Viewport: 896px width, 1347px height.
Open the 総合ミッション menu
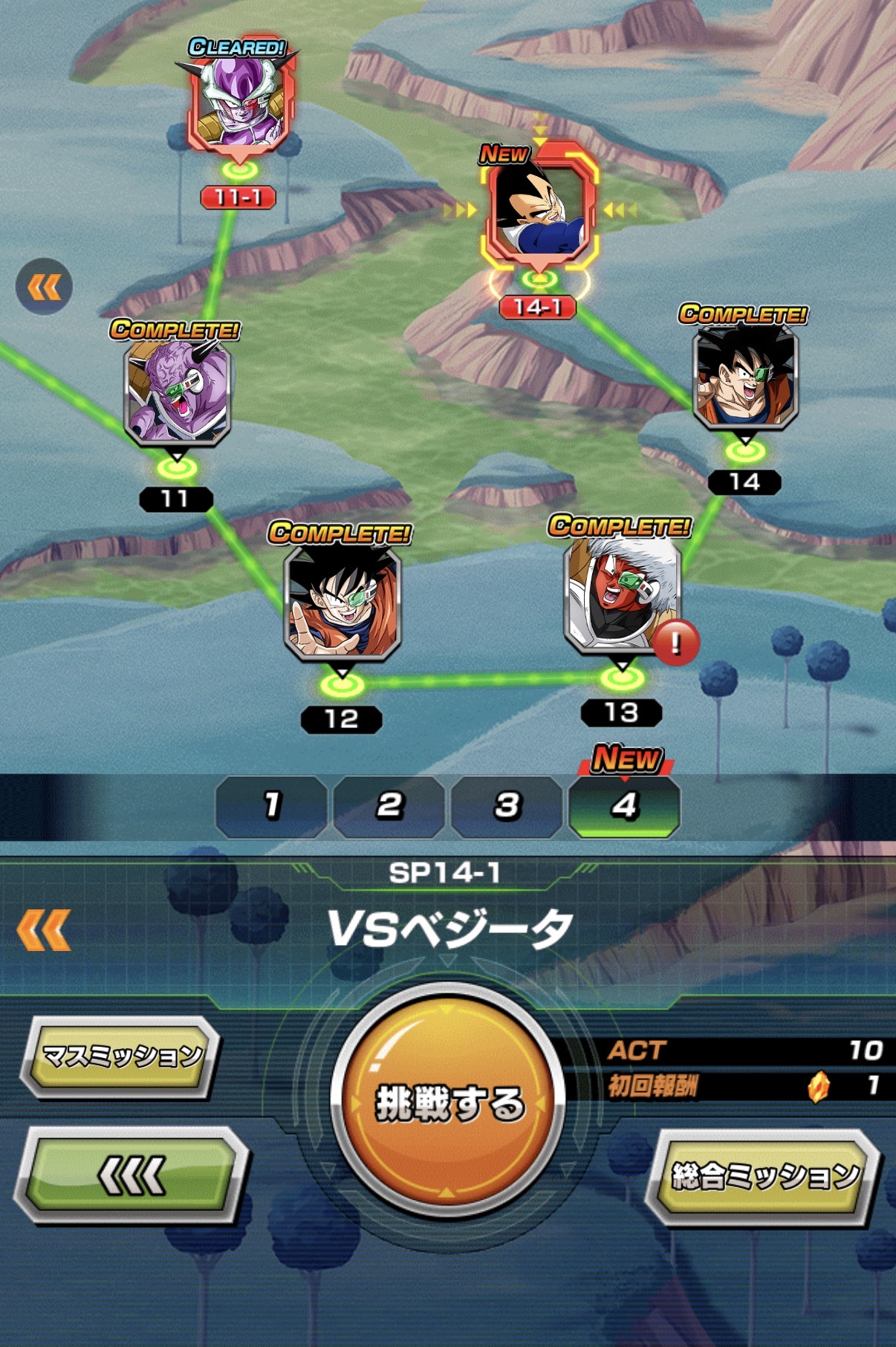point(764,1176)
